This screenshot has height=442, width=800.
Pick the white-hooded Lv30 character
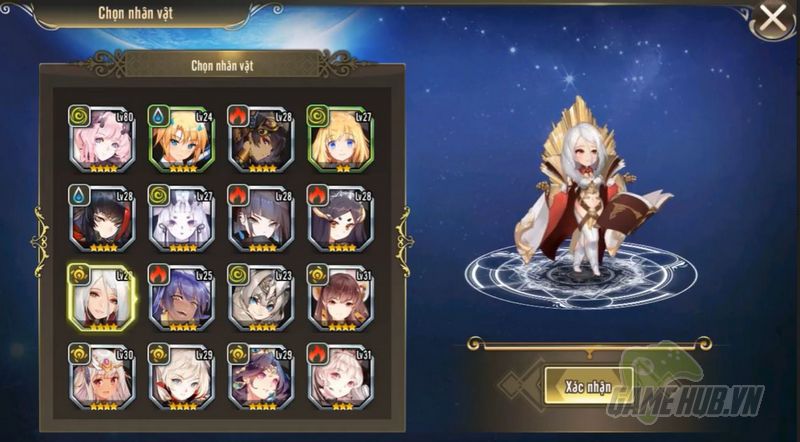(x=99, y=376)
